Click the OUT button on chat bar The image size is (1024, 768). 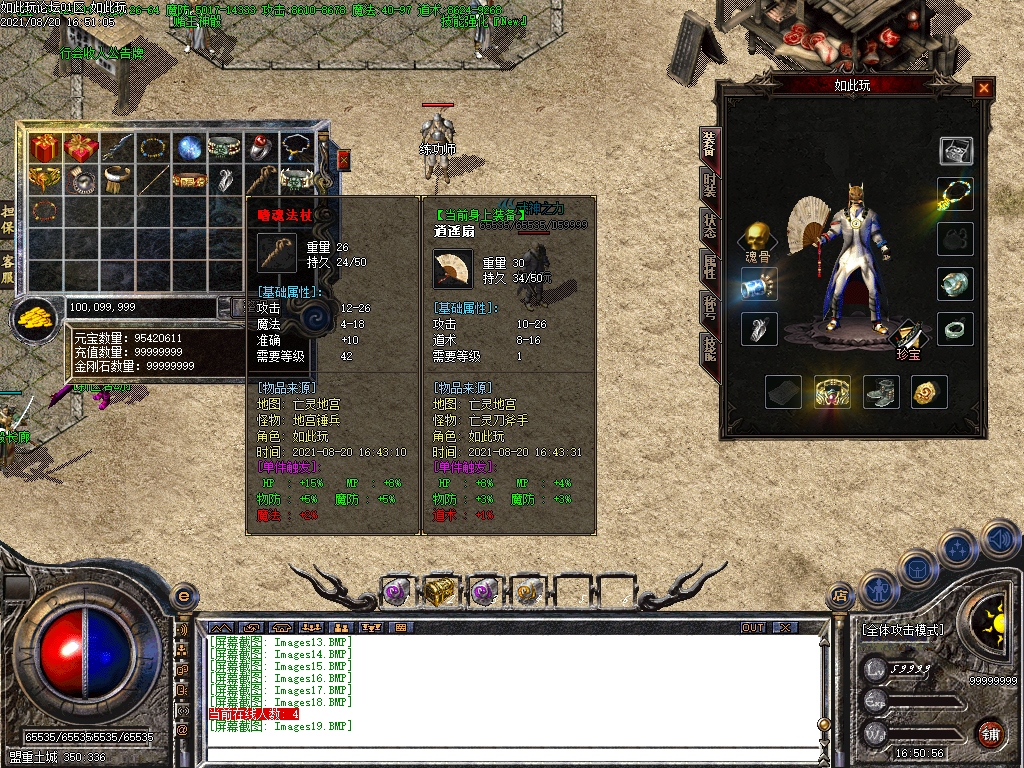753,627
